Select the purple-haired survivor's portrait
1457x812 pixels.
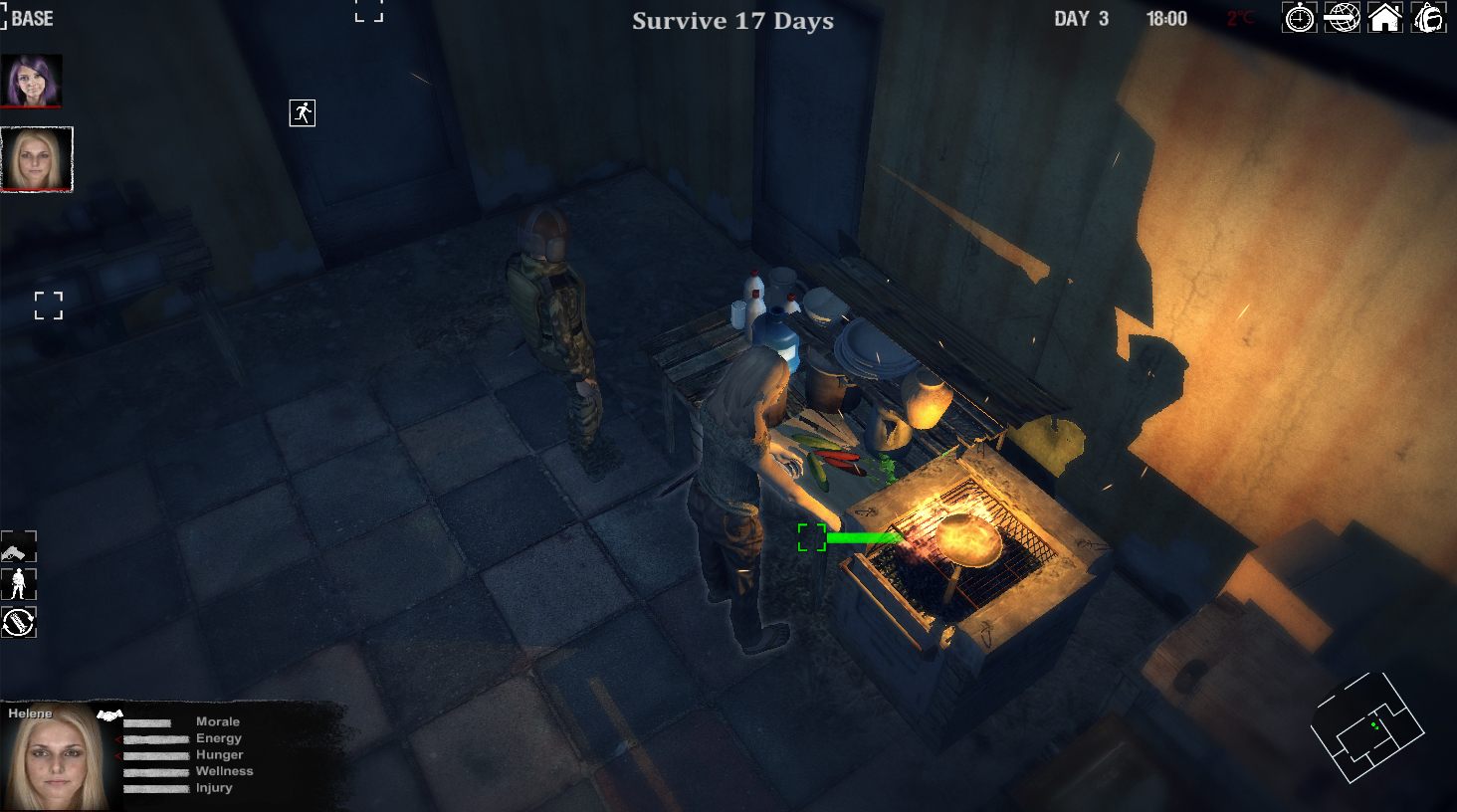[32, 80]
